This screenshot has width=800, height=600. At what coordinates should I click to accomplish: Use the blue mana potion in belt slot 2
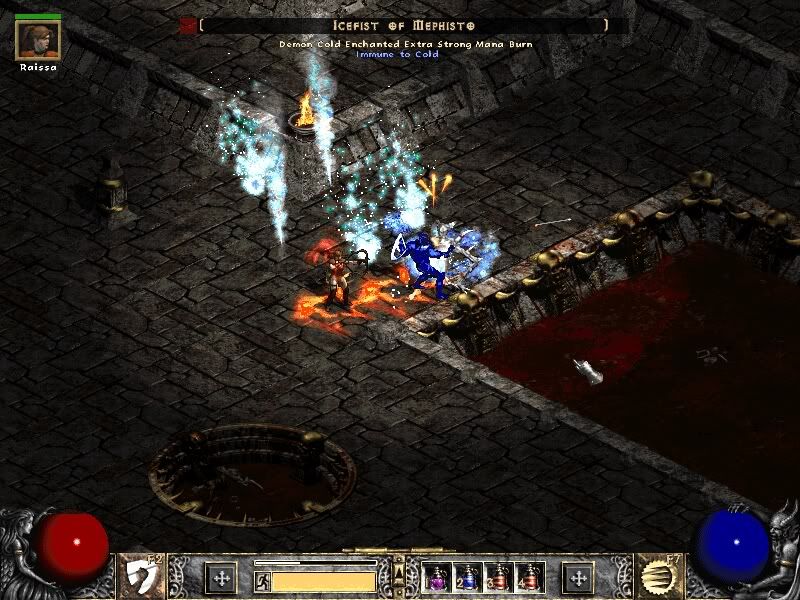tap(467, 577)
